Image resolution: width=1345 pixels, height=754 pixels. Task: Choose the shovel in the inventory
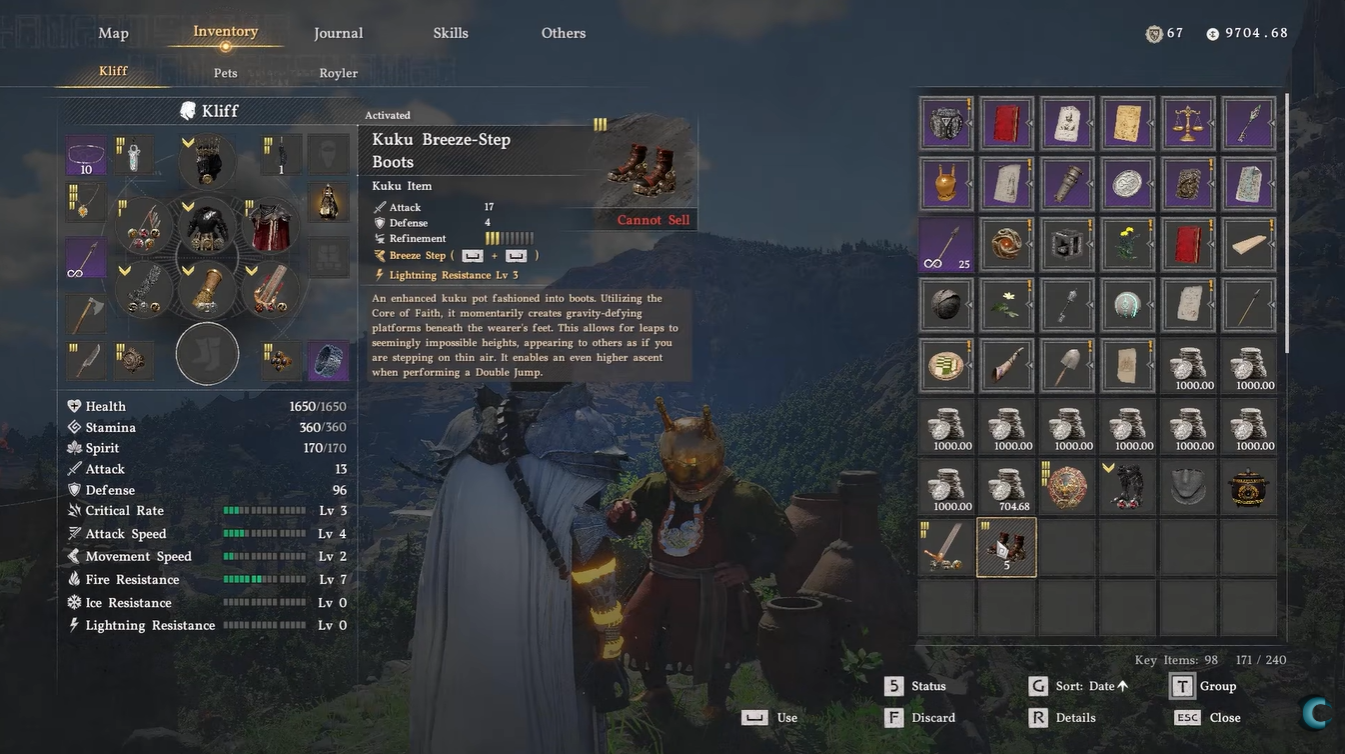click(x=1067, y=365)
